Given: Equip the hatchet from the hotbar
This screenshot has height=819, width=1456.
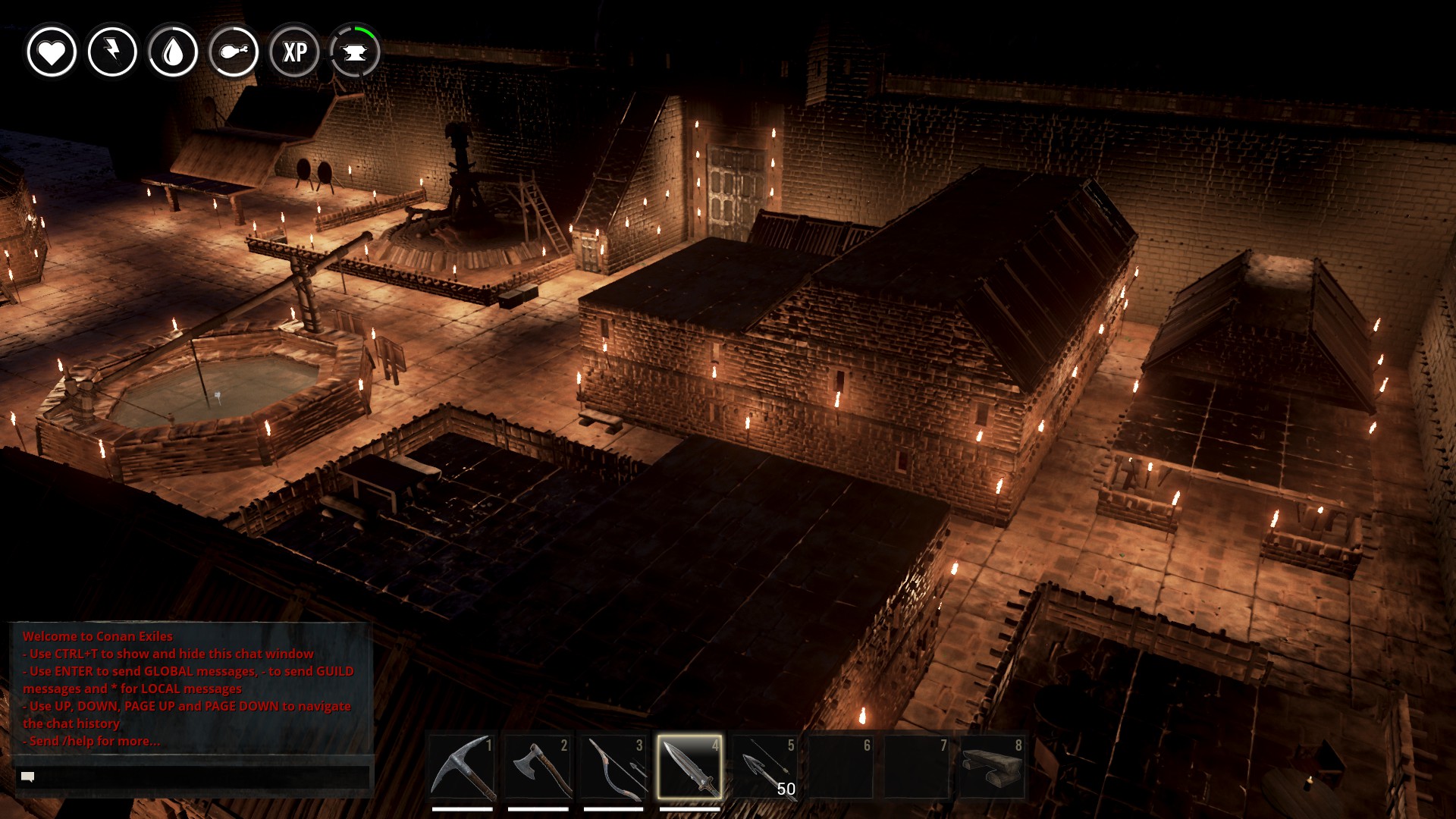Looking at the screenshot, I should coord(538,767).
